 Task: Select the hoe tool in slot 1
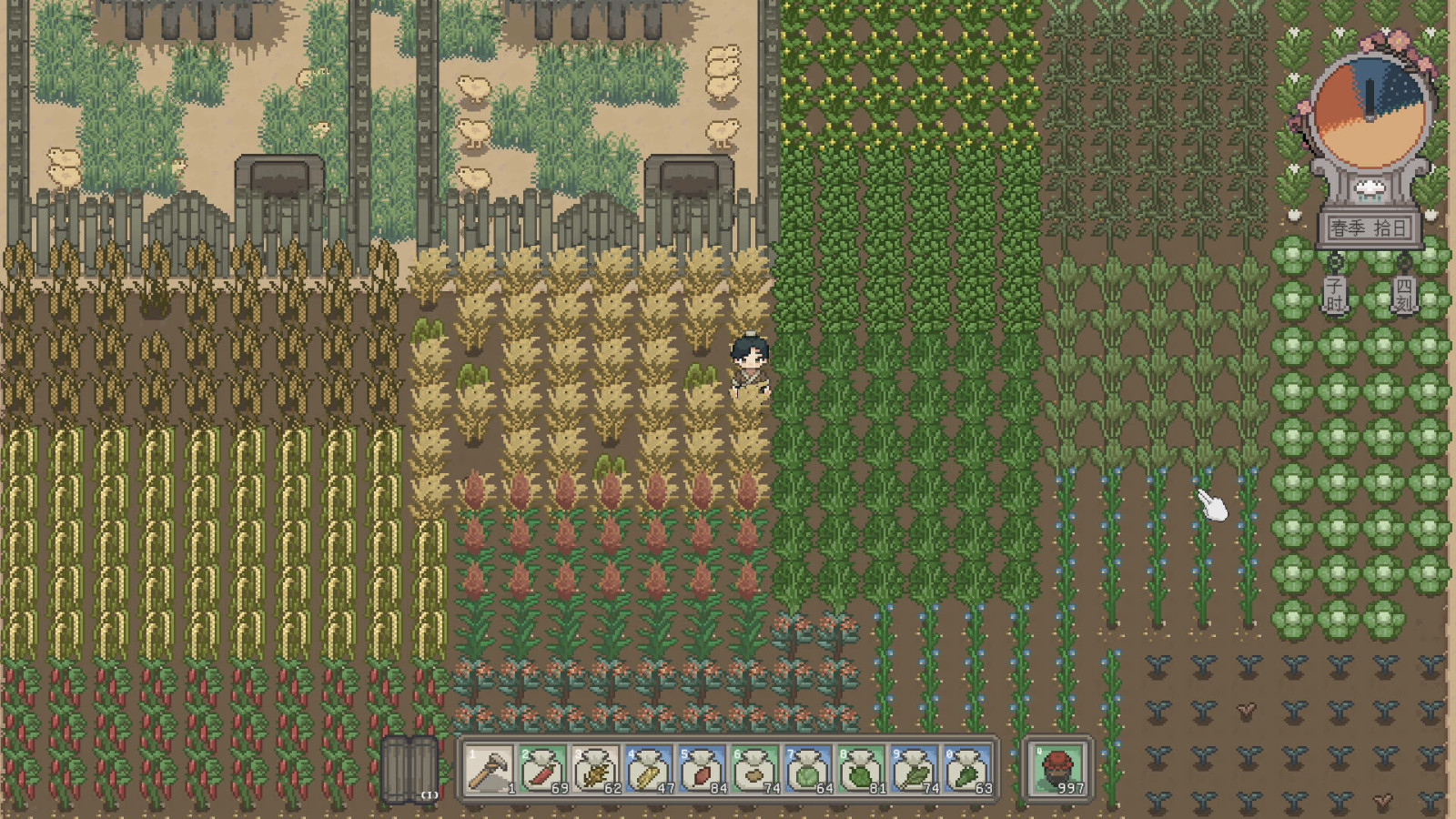tap(490, 769)
